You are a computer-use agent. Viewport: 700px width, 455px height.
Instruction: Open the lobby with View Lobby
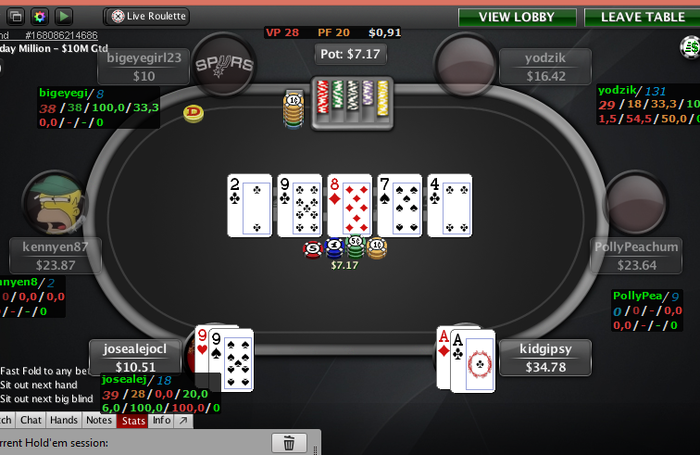[516, 16]
